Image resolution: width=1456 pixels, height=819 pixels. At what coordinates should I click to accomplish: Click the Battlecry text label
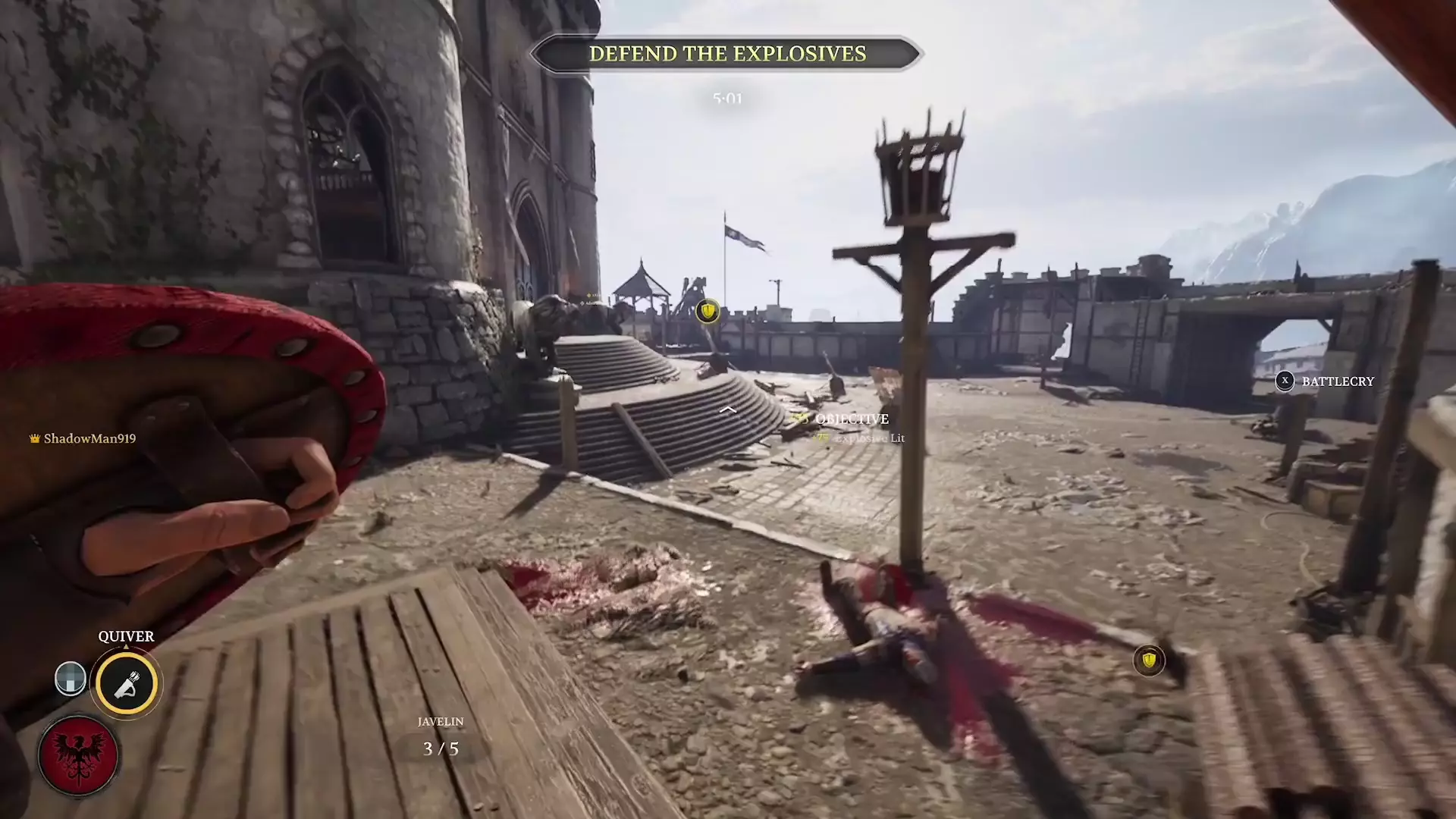(1336, 381)
